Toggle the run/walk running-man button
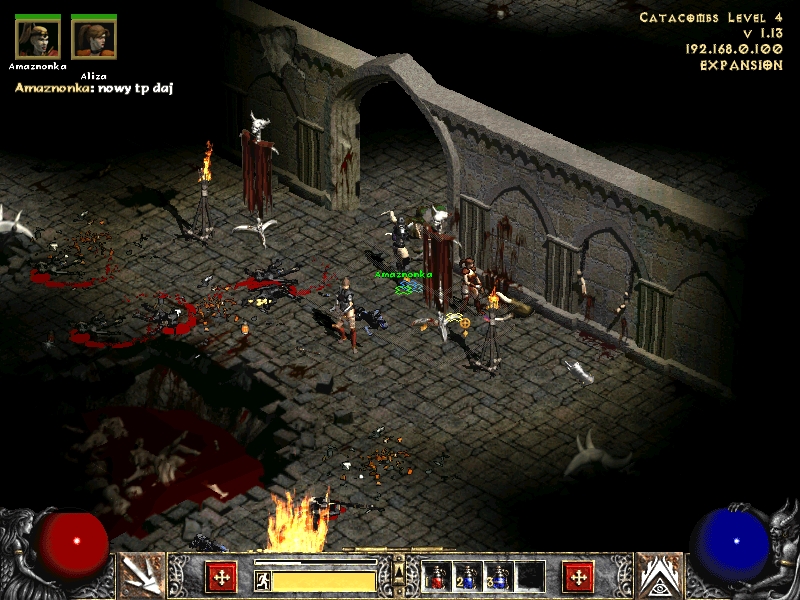 click(263, 581)
